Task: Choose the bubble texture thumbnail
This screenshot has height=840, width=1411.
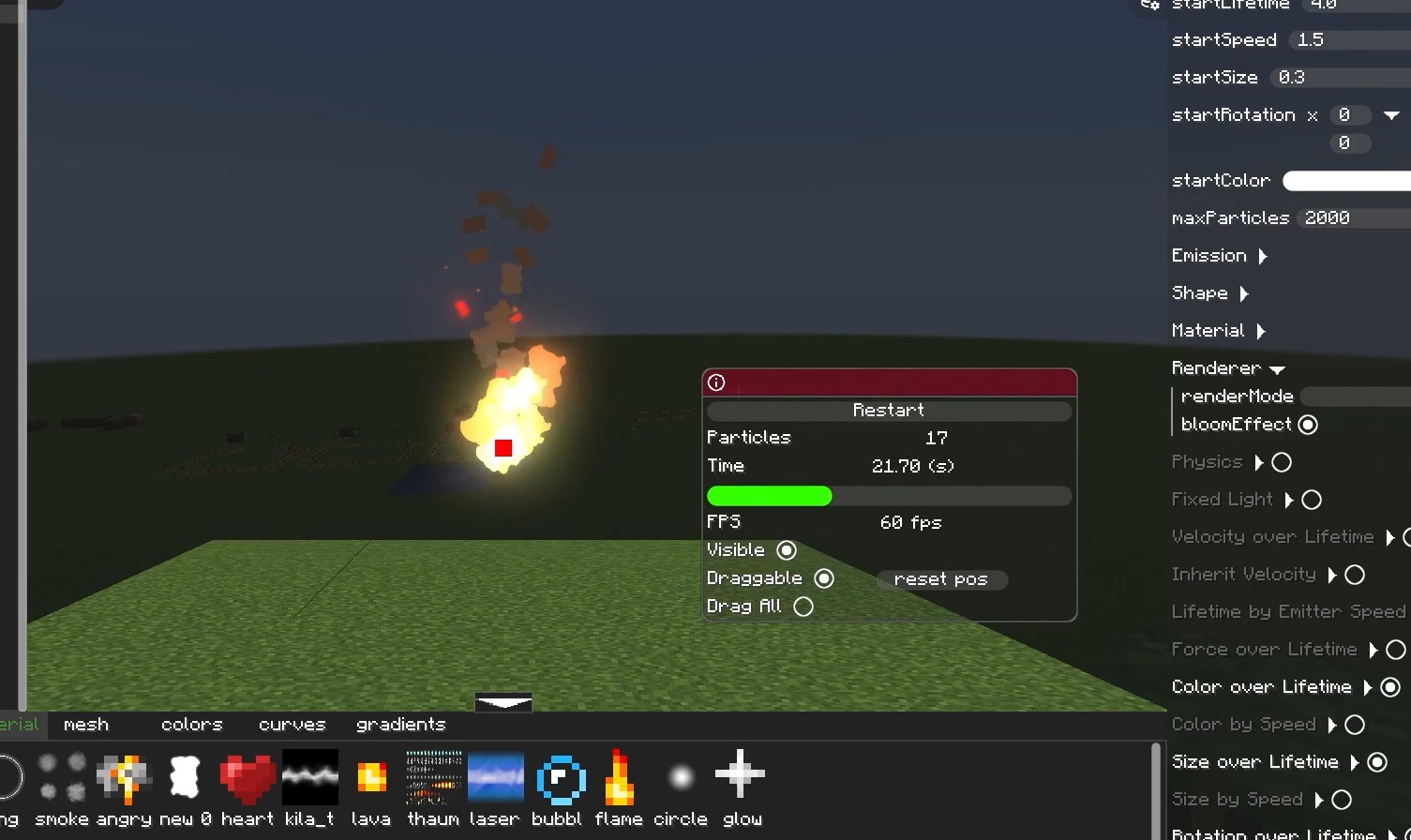Action: 560,778
